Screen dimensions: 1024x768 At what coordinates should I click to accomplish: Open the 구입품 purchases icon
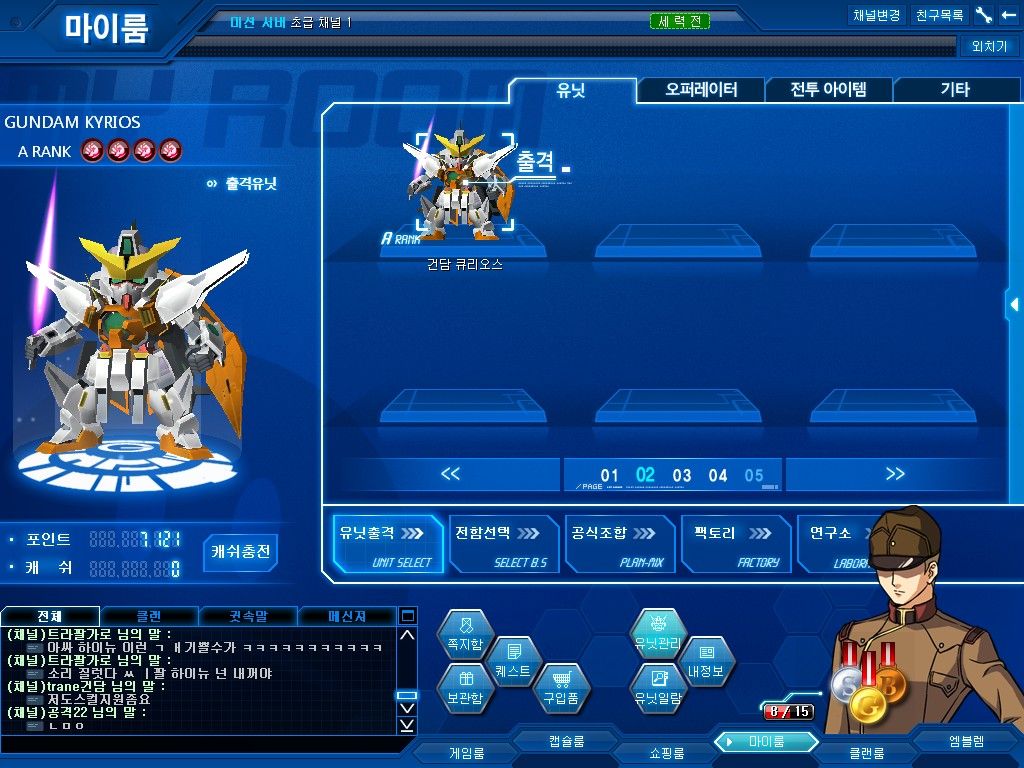[560, 690]
